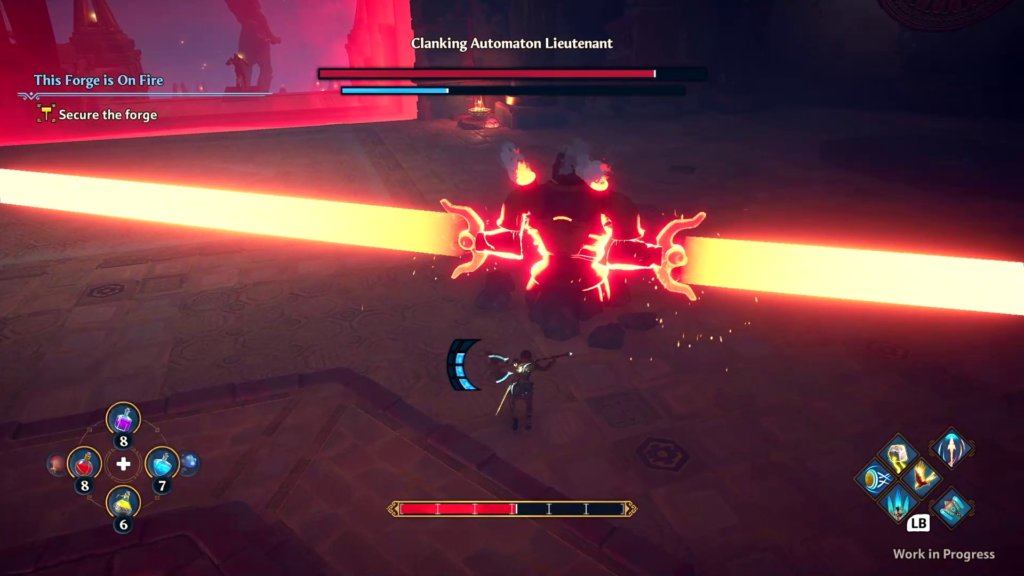Select the purple potion slot
The width and height of the screenshot is (1024, 576).
[123, 420]
